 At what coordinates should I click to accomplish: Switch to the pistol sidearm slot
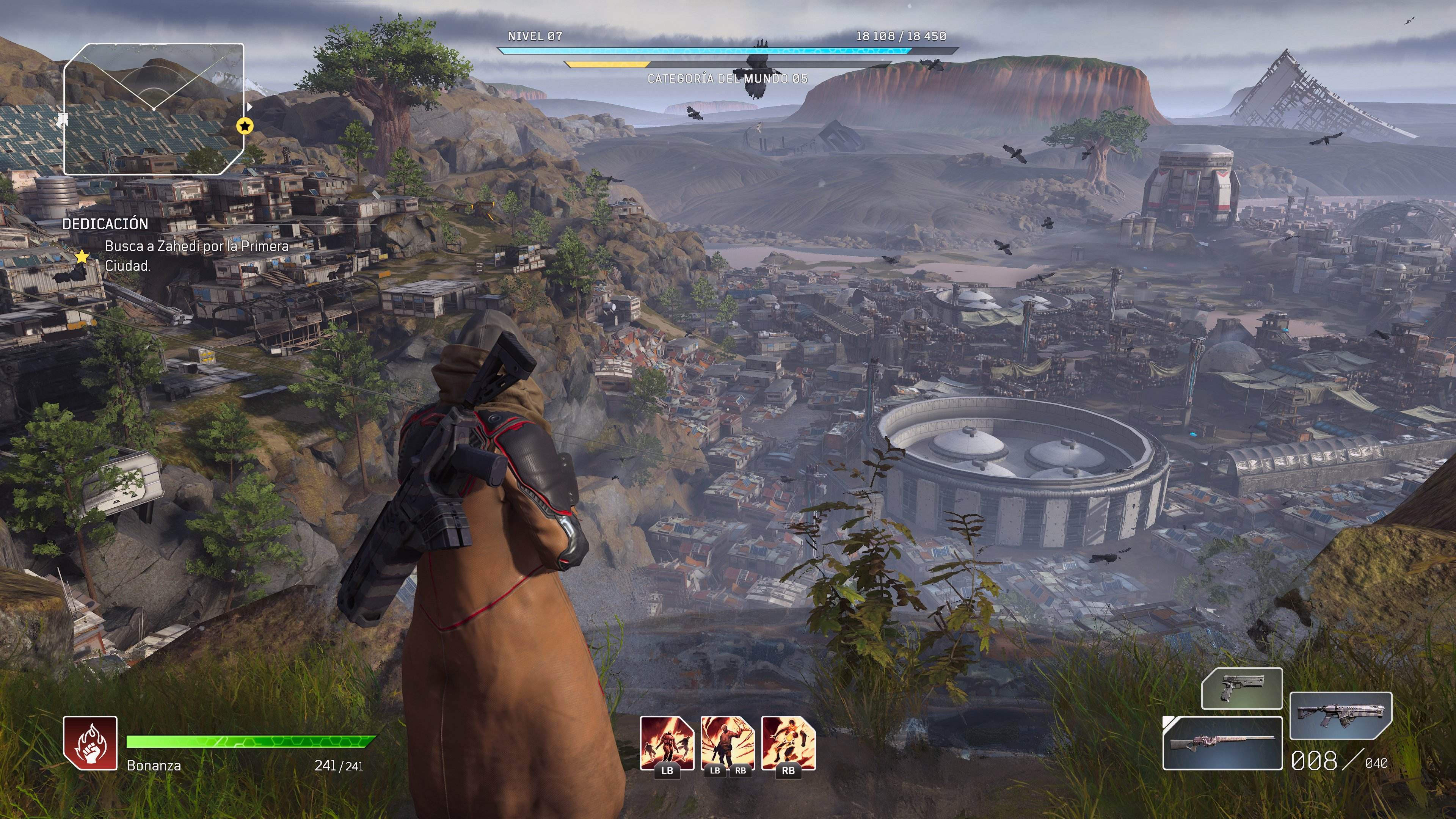[1241, 689]
